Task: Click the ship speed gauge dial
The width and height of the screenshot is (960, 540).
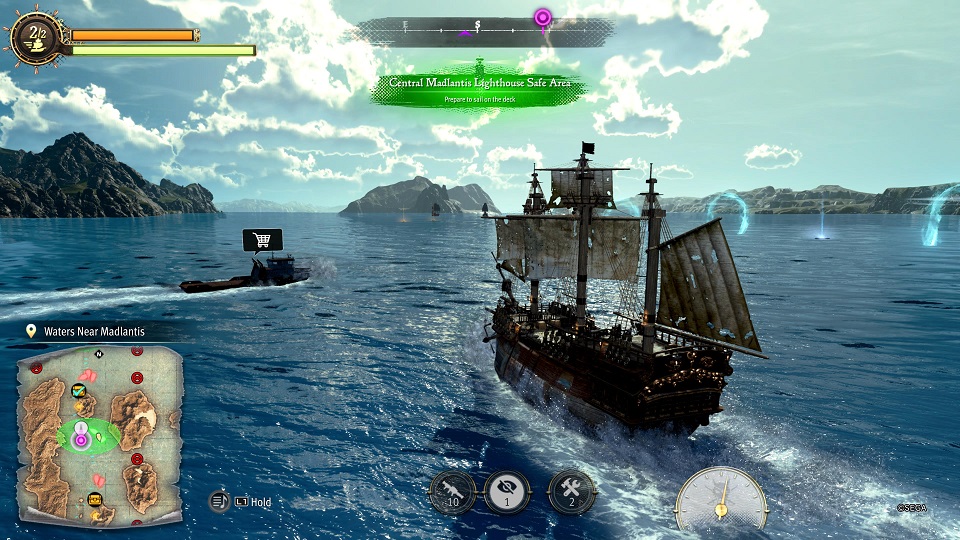Action: click(x=720, y=501)
